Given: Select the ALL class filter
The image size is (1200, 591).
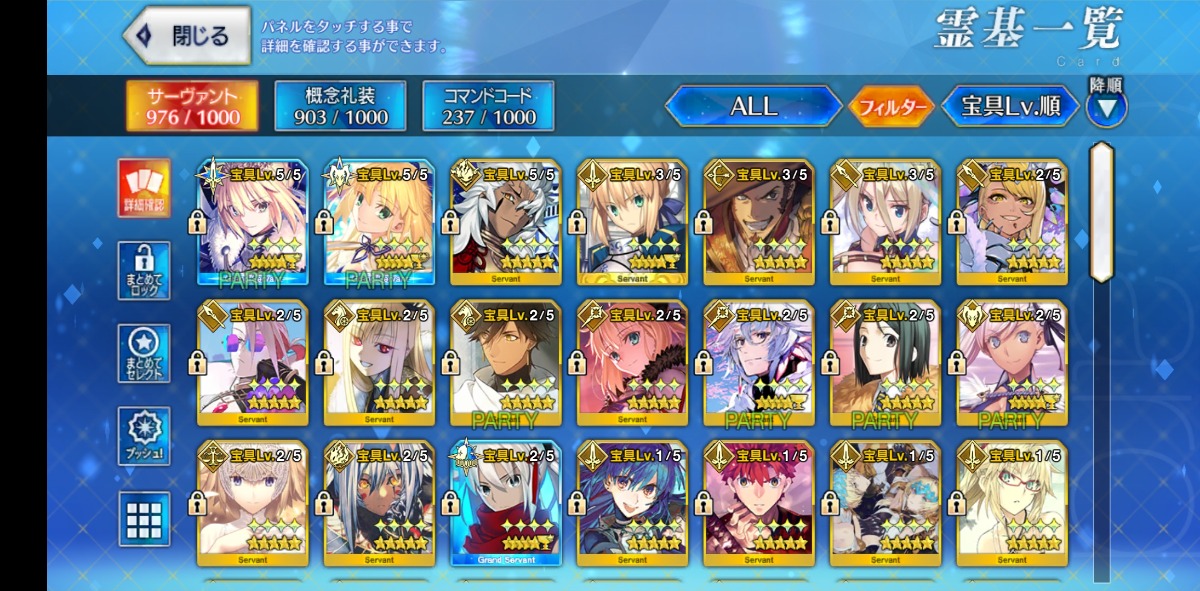Looking at the screenshot, I should 753,106.
